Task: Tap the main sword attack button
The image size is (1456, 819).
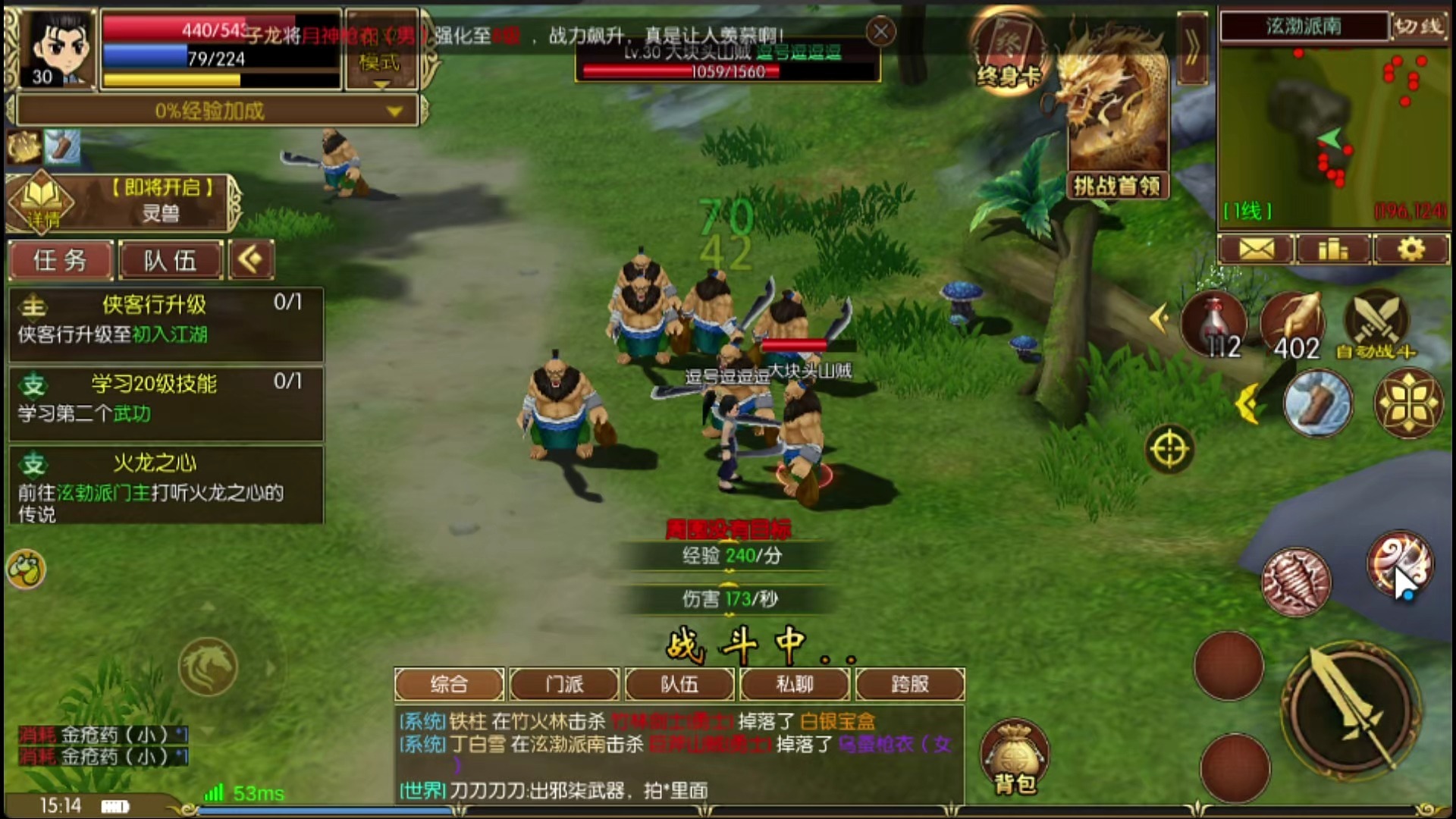Action: (1351, 707)
